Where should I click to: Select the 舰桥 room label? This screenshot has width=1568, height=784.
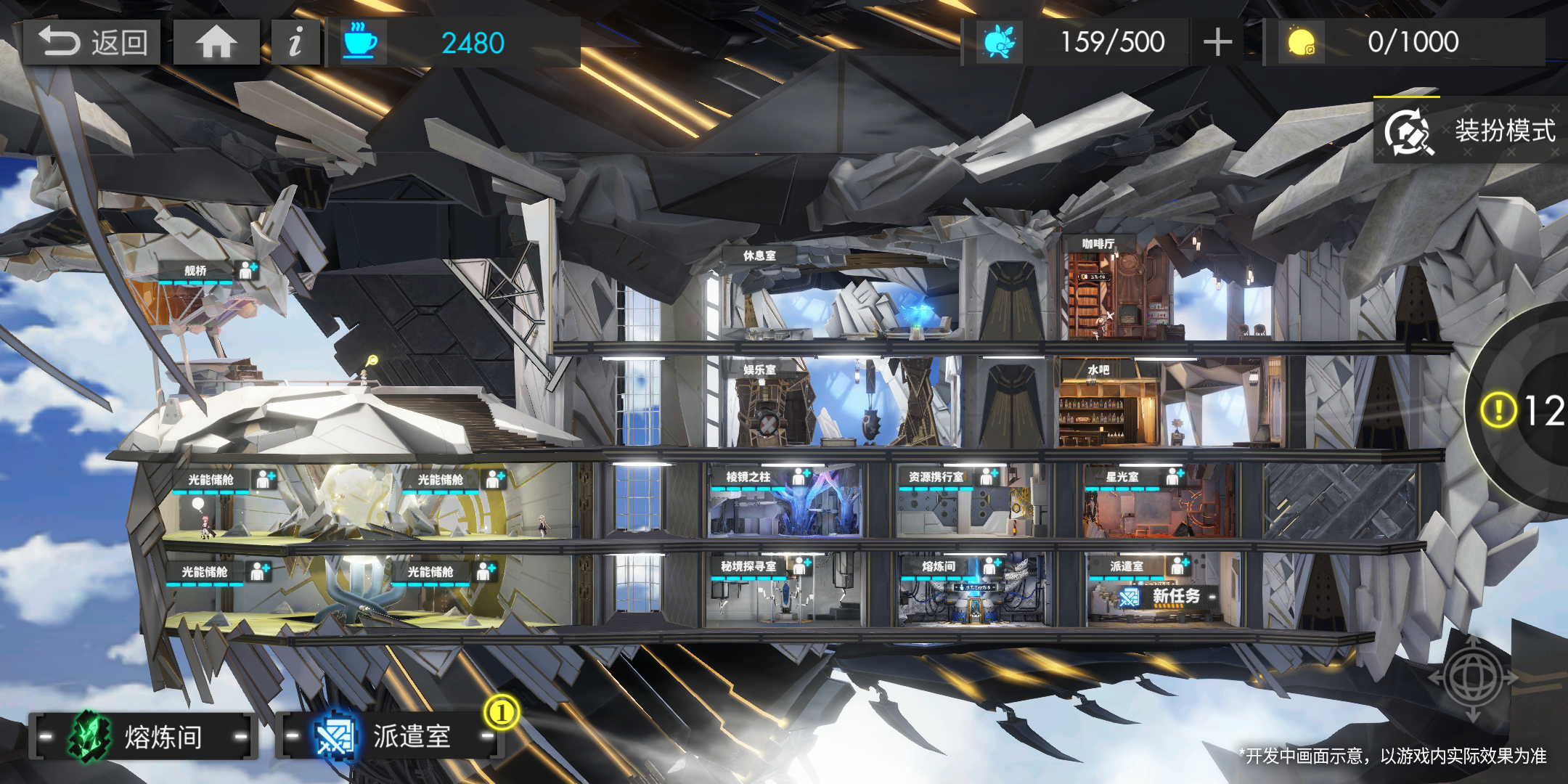(x=196, y=271)
